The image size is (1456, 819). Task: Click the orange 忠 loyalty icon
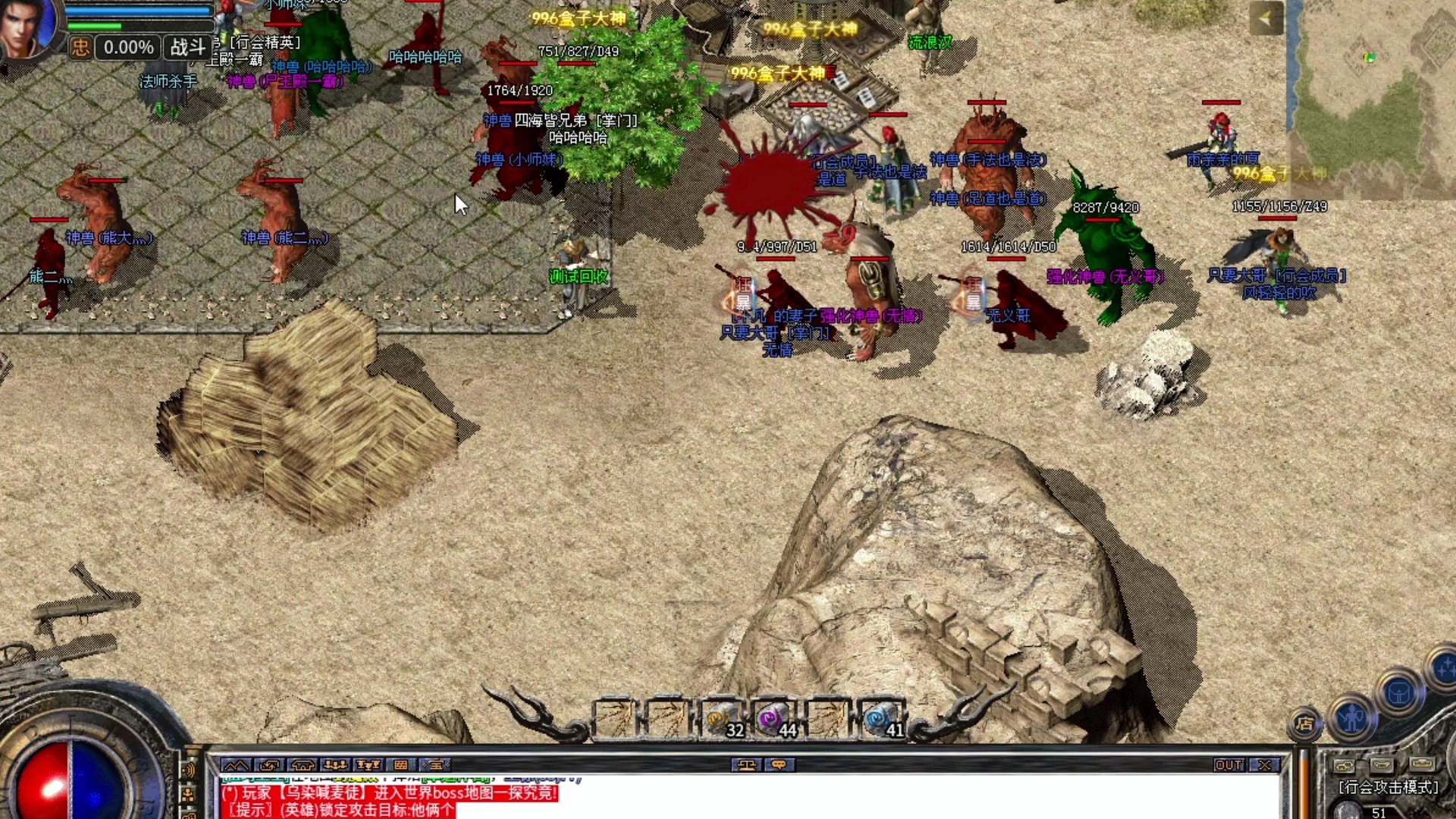pos(80,48)
